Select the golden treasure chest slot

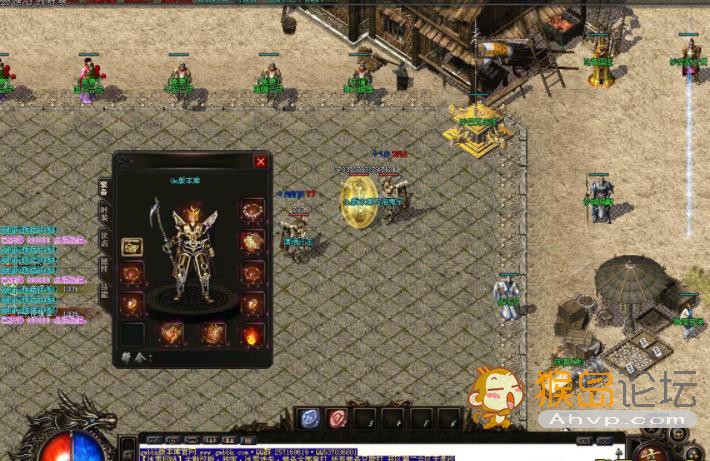point(132,246)
